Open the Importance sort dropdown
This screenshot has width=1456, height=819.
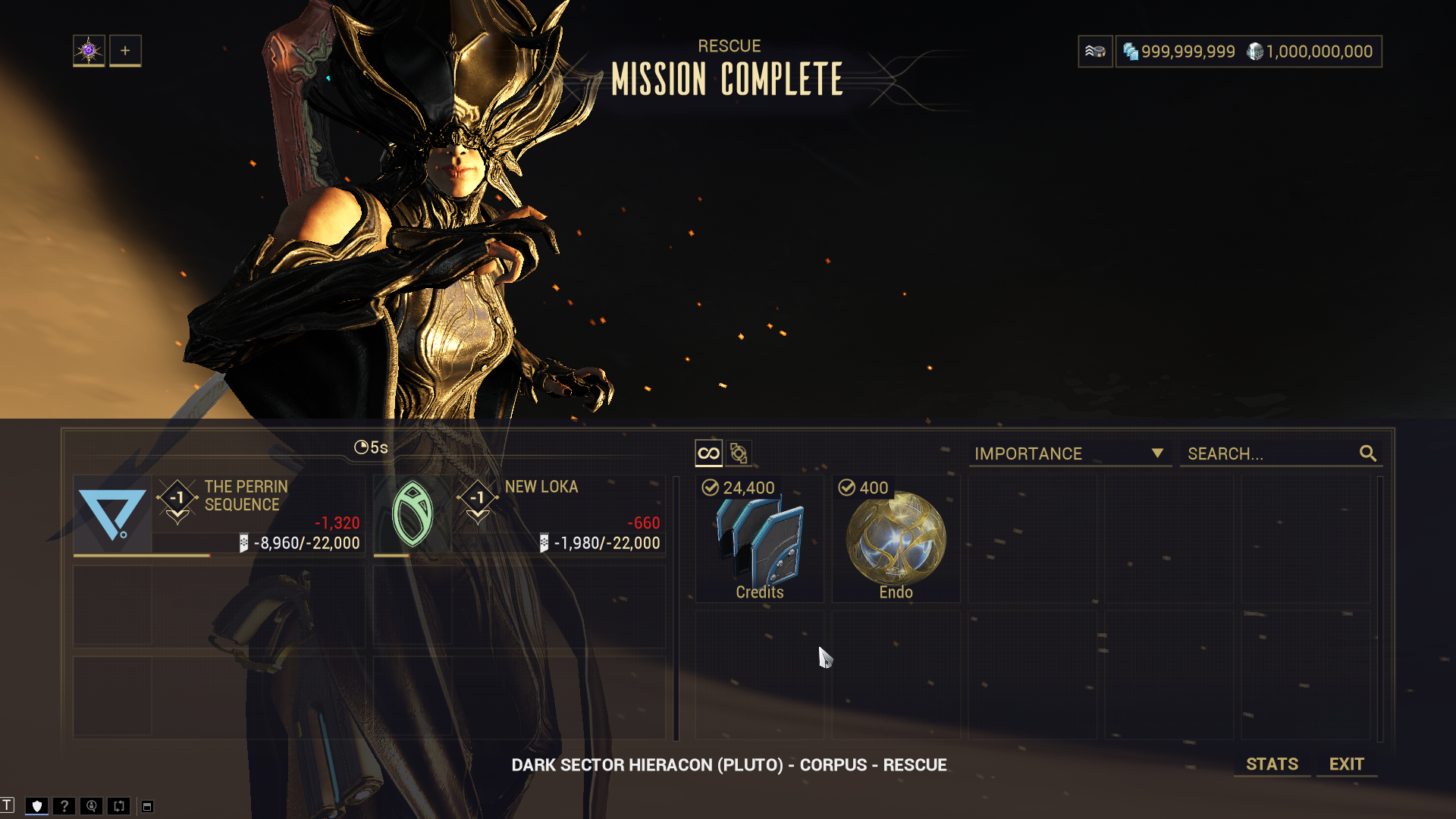tap(1068, 453)
